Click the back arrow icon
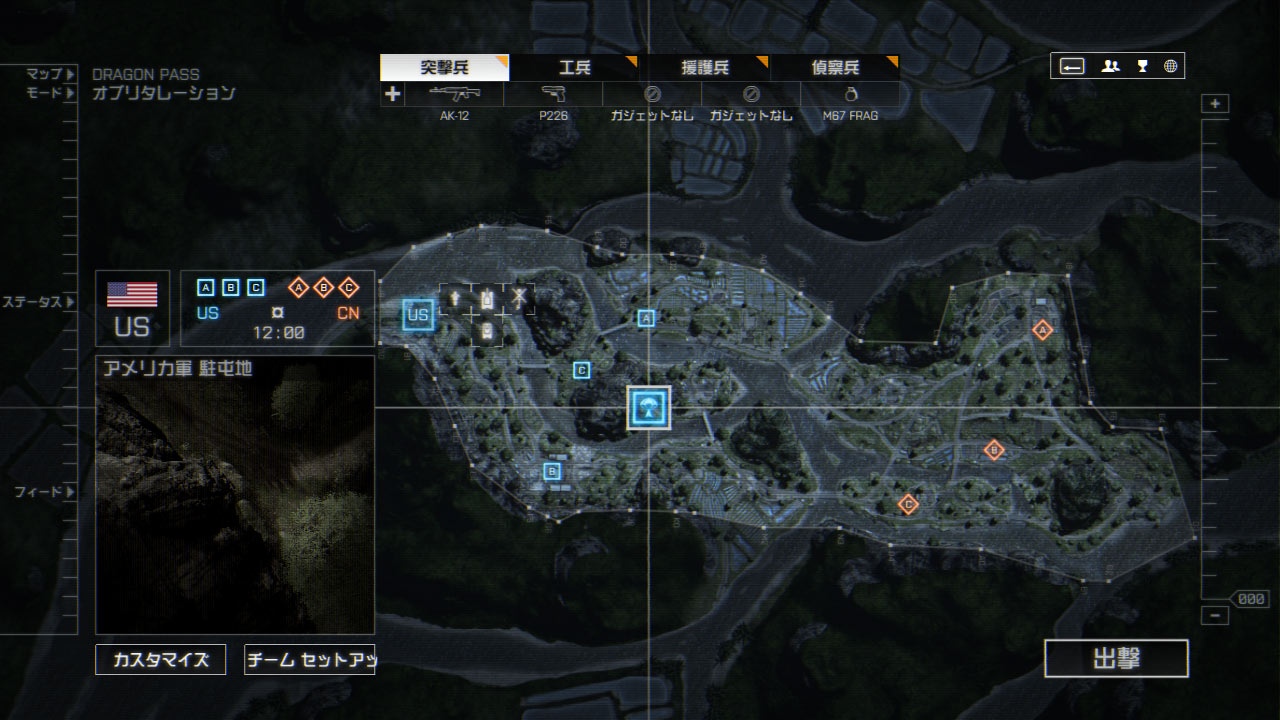 point(1072,66)
